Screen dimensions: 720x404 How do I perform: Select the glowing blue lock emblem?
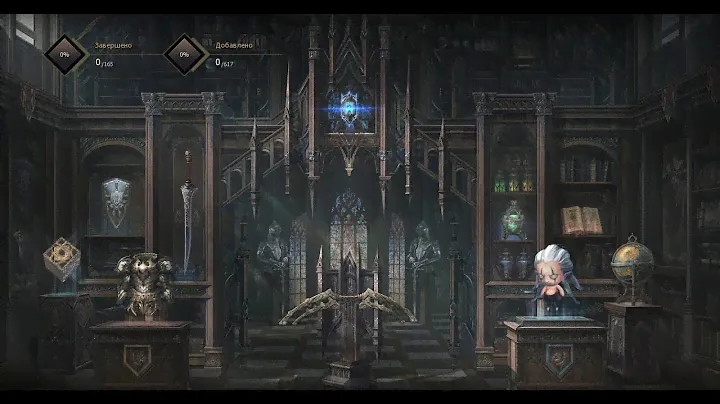pyautogui.click(x=346, y=109)
